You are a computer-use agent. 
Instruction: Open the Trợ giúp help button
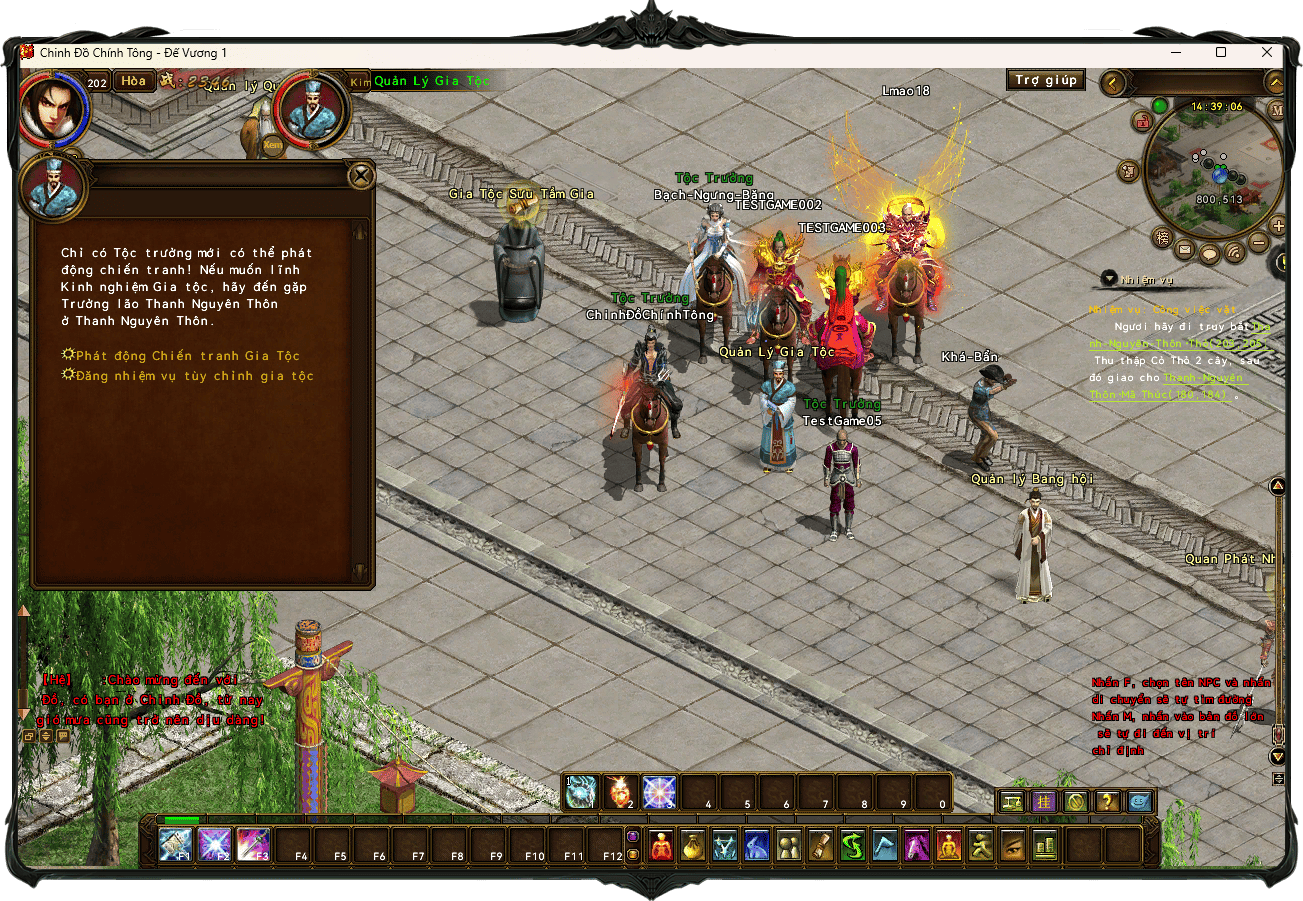pyautogui.click(x=1045, y=80)
